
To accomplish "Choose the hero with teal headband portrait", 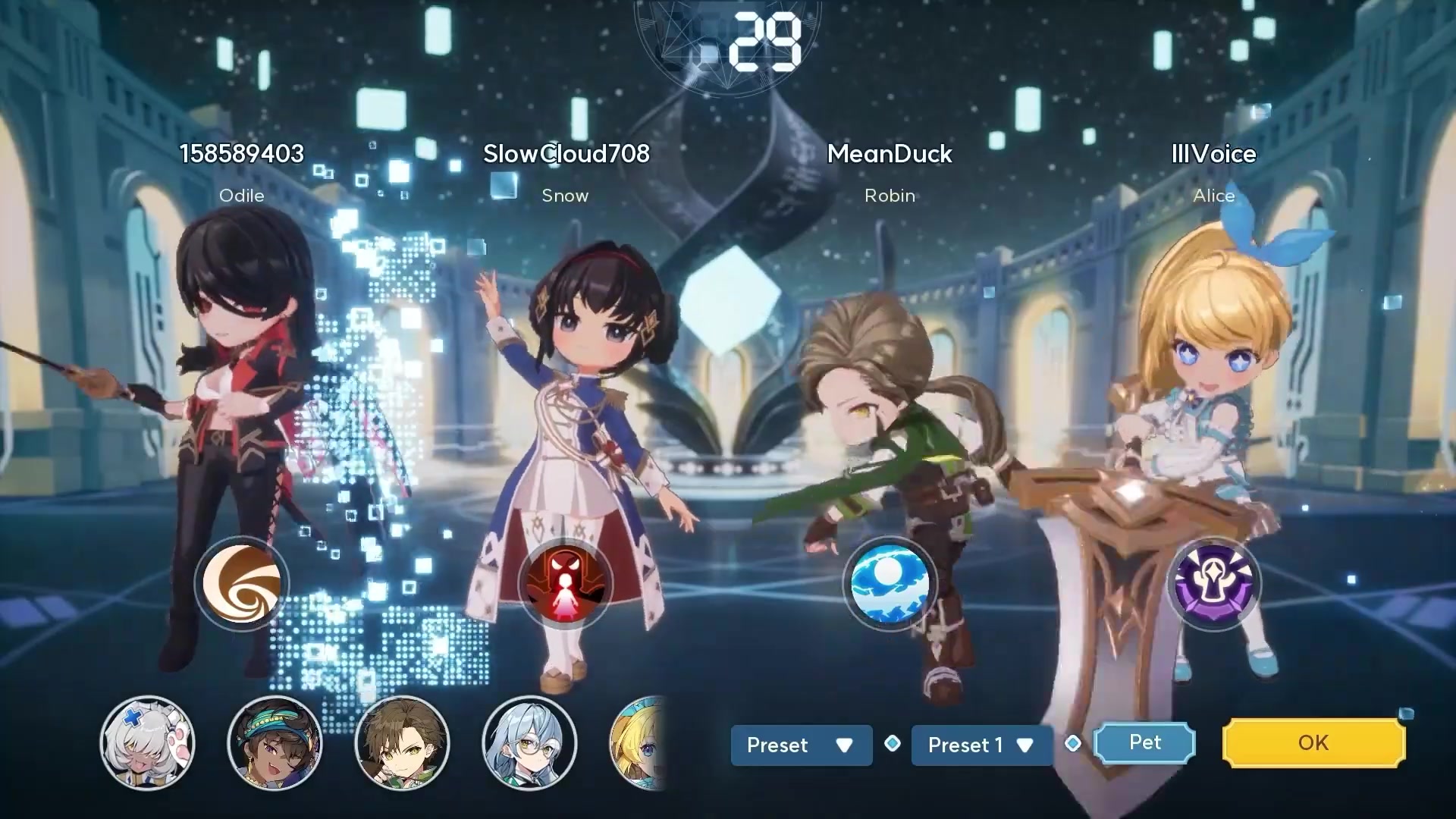I will click(x=275, y=743).
